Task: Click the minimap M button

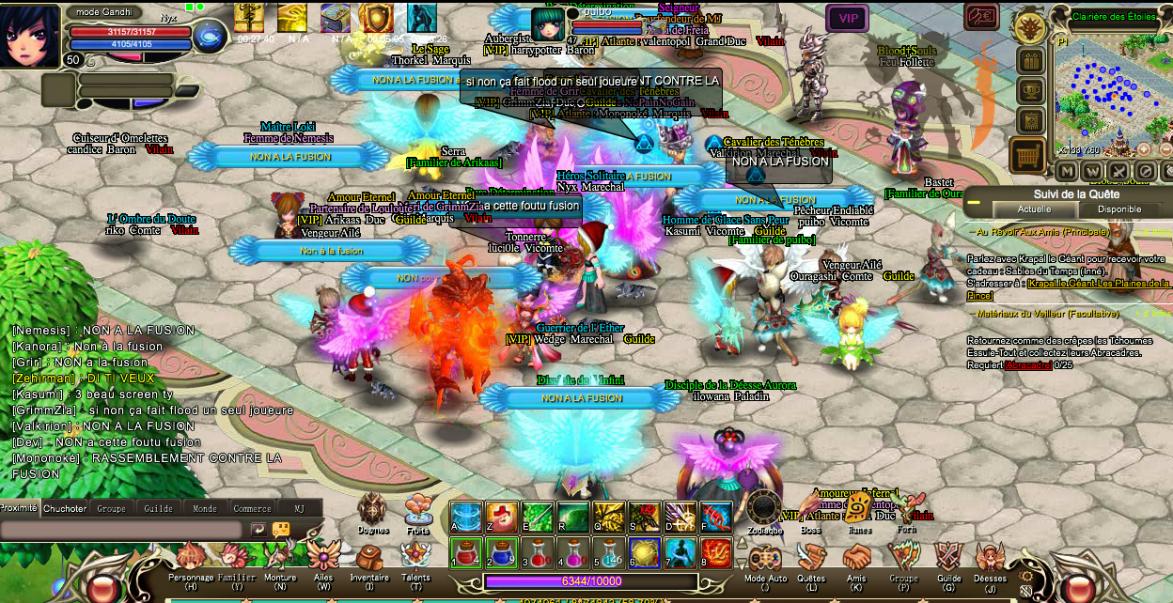Action: [1066, 171]
